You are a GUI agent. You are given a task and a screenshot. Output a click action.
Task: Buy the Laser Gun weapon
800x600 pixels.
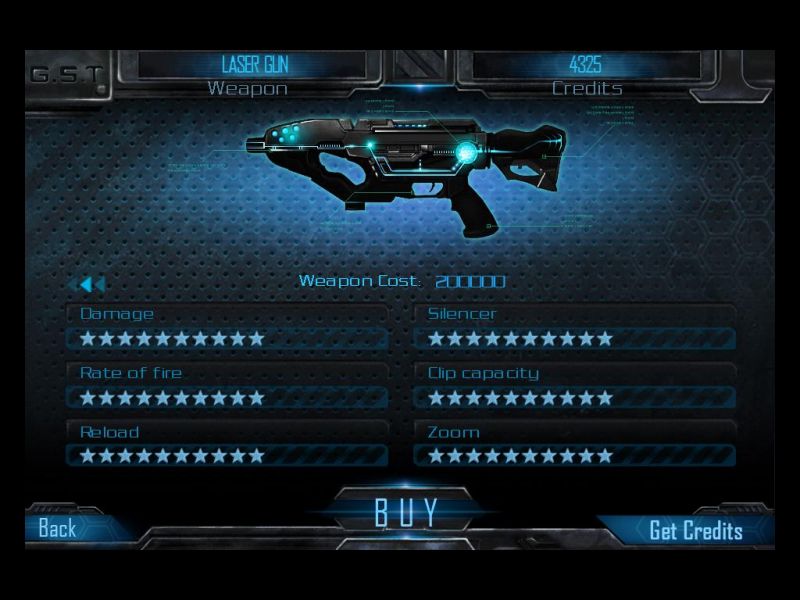click(406, 512)
